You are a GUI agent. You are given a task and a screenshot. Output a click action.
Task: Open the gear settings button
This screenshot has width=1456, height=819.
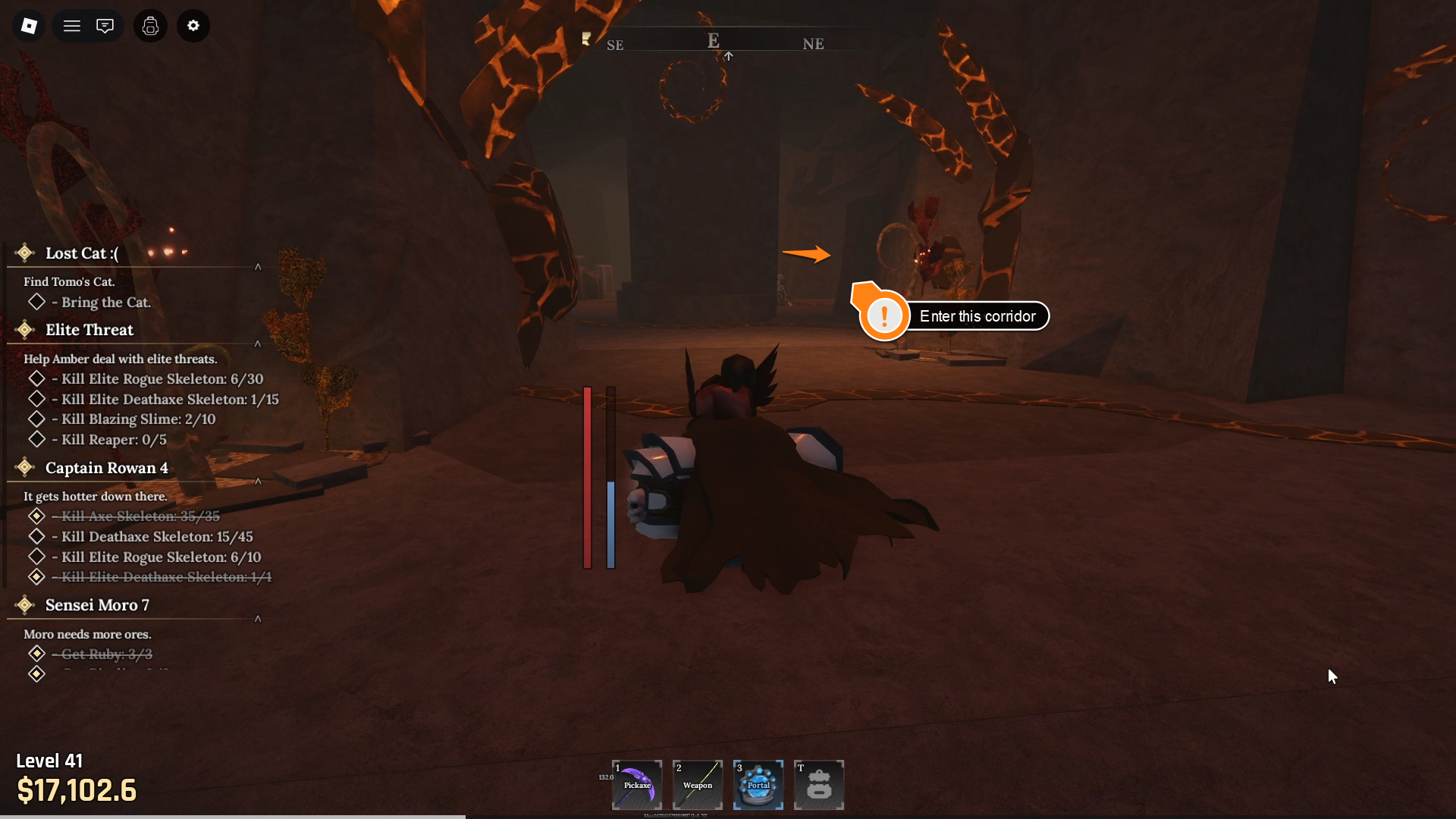[193, 26]
